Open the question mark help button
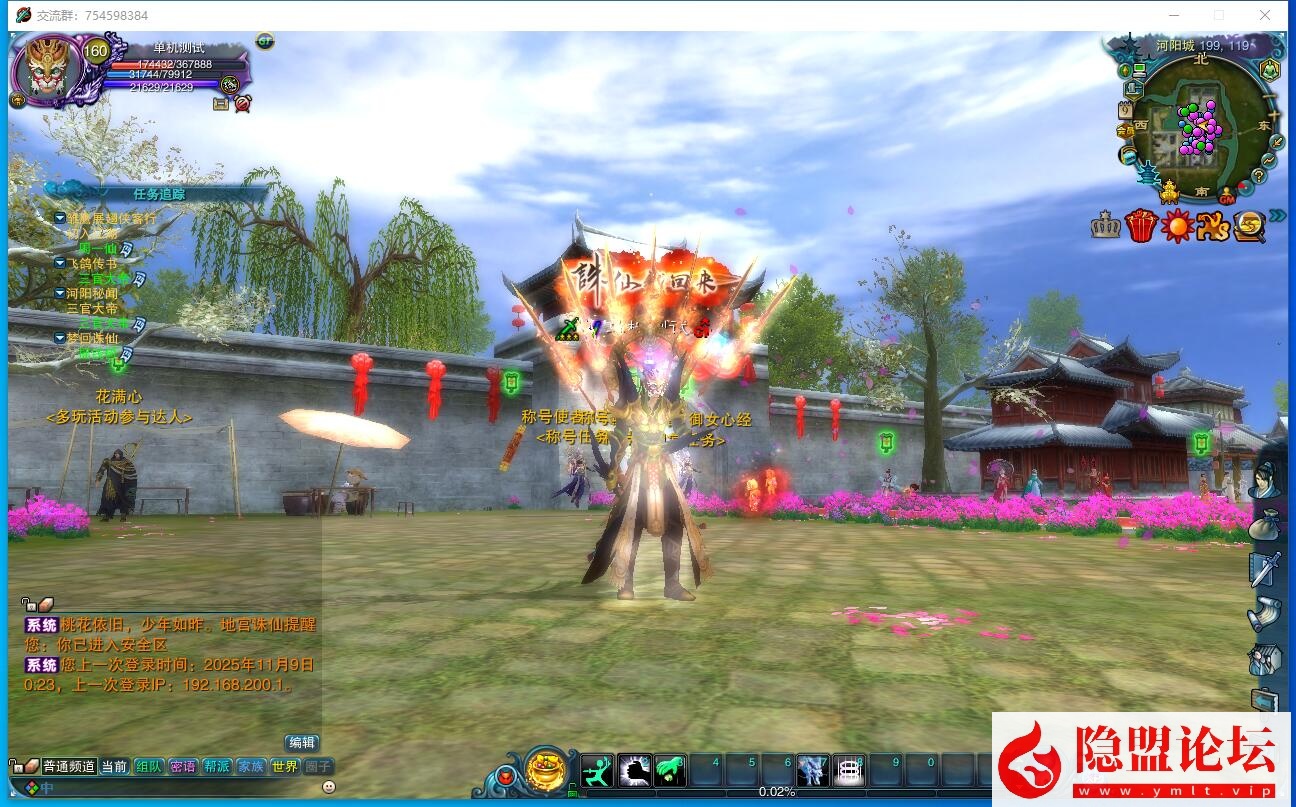The width and height of the screenshot is (1296, 807). 1259,175
